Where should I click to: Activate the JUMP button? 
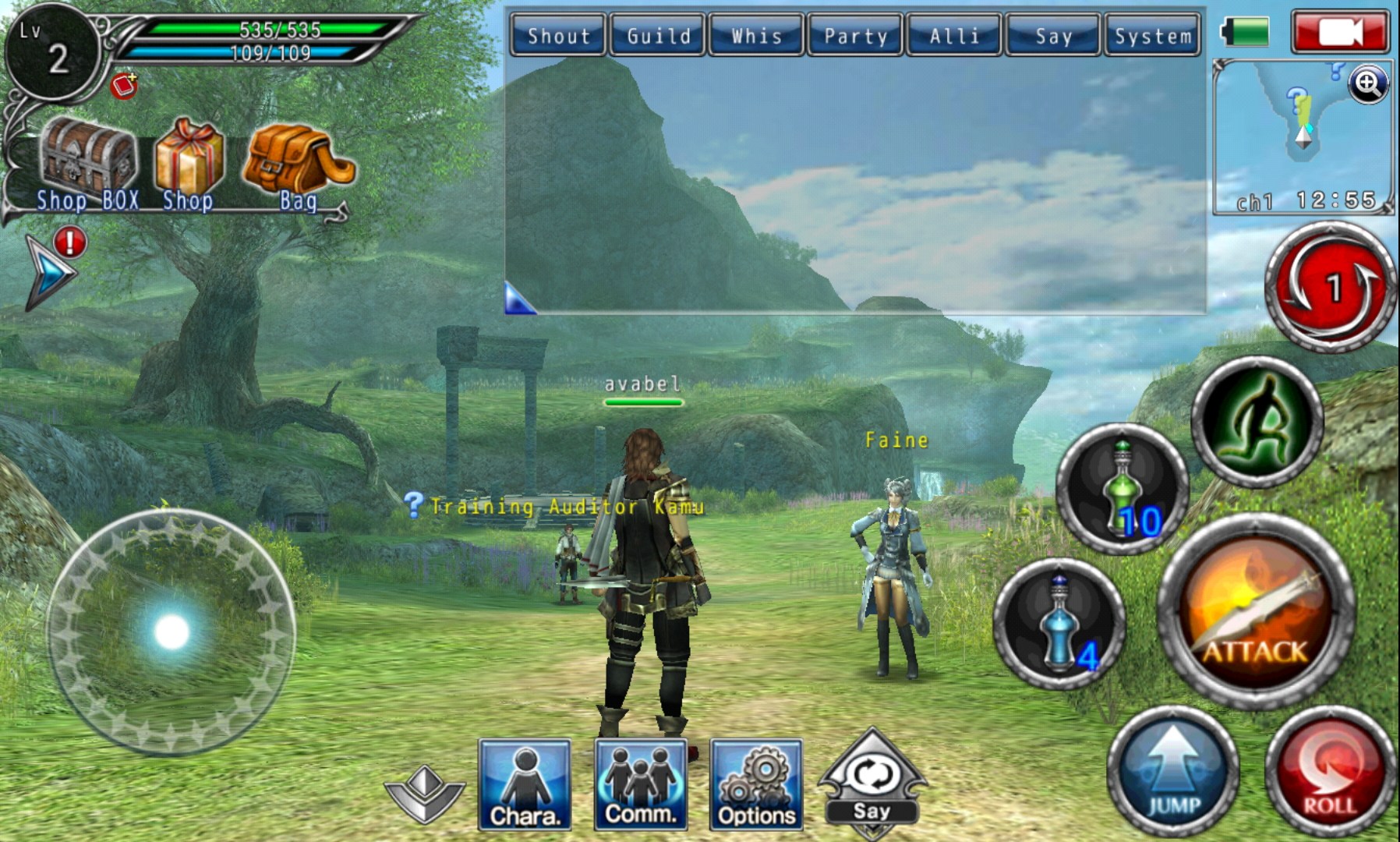1172,772
